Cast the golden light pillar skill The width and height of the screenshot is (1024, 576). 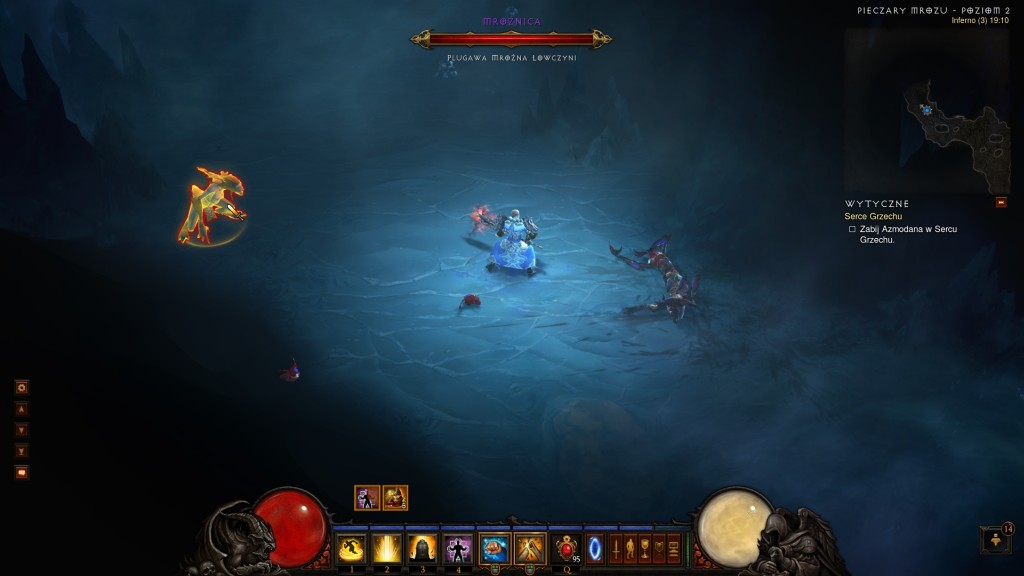(386, 548)
